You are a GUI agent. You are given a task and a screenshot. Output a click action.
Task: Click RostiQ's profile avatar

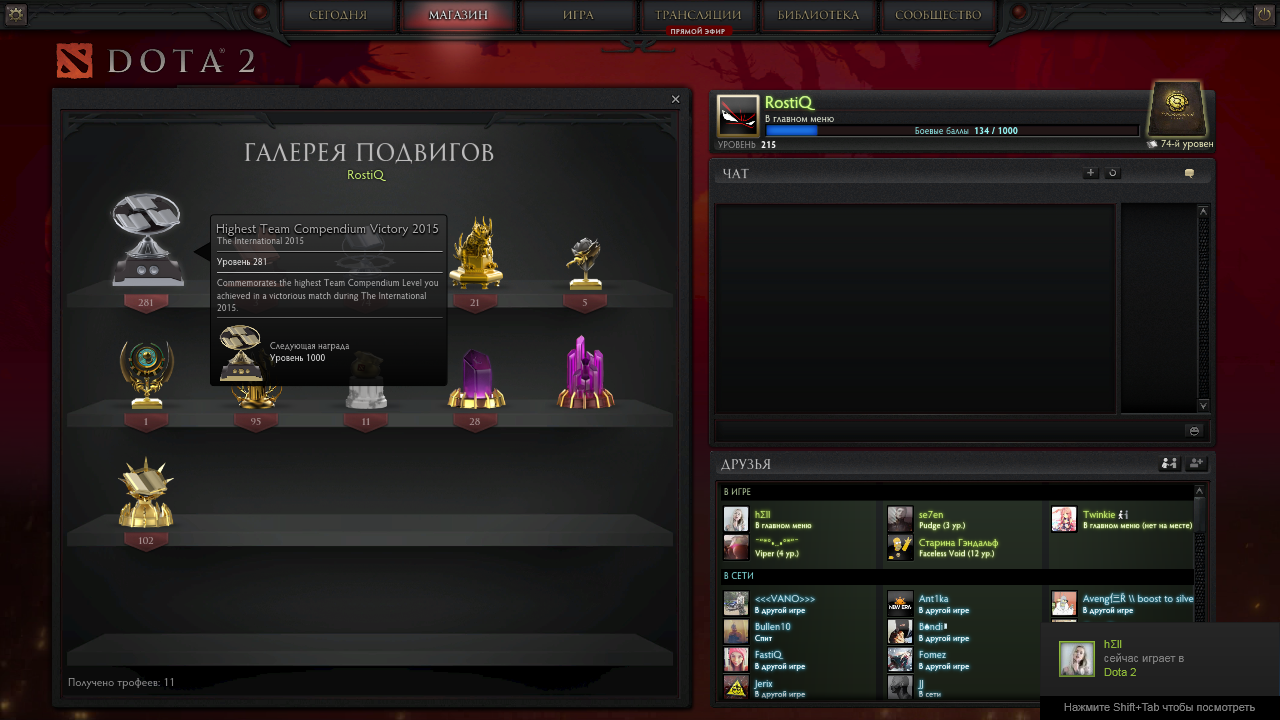(738, 116)
